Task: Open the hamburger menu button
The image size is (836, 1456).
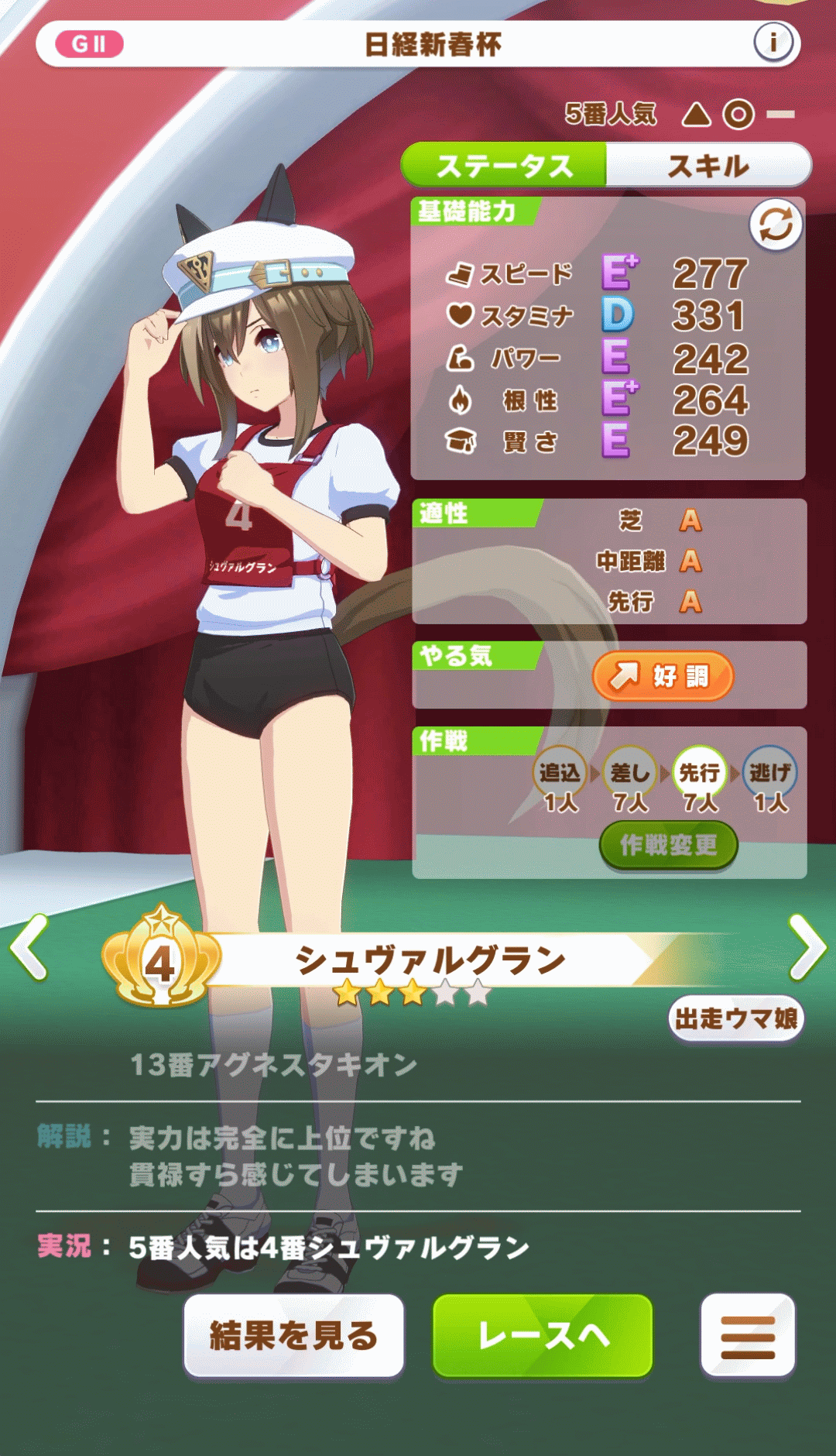Action: pyautogui.click(x=747, y=1335)
